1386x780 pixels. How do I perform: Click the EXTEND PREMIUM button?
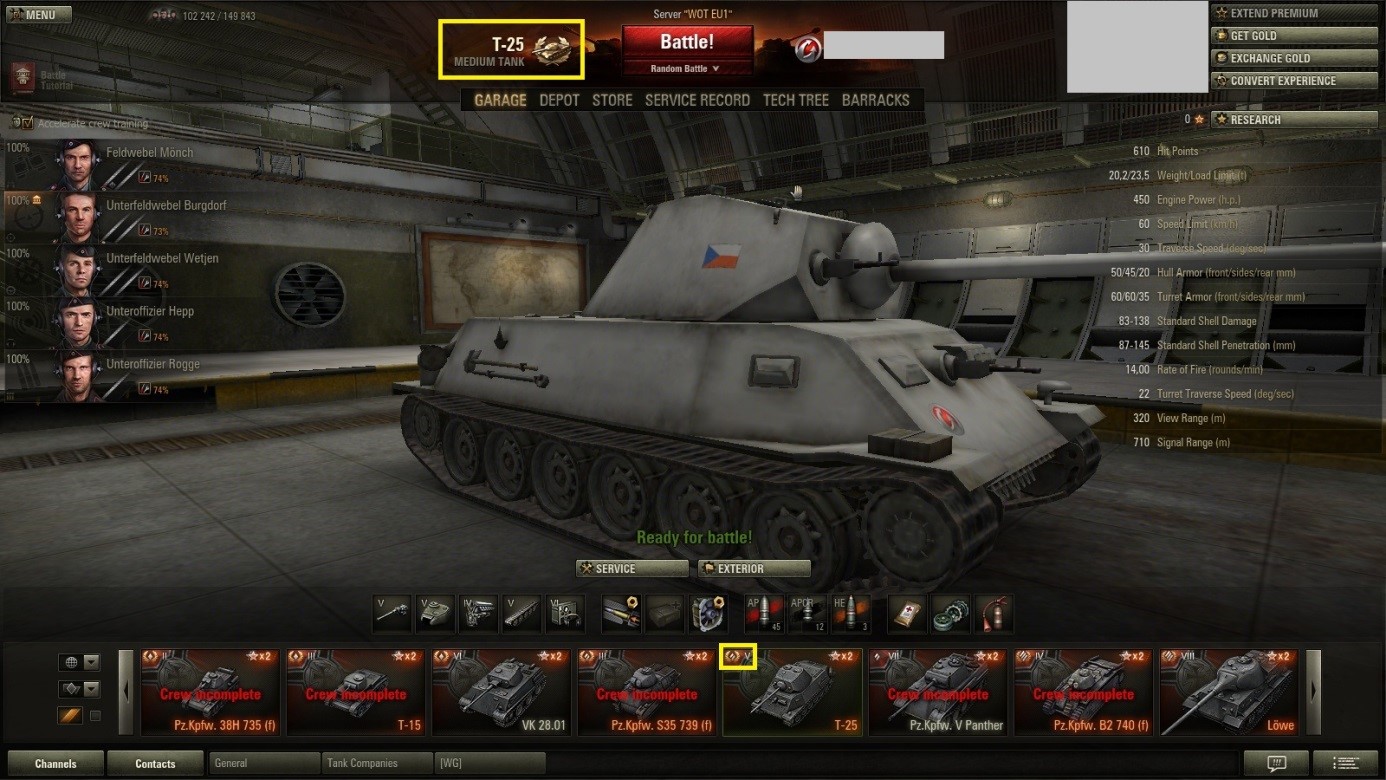point(1278,13)
